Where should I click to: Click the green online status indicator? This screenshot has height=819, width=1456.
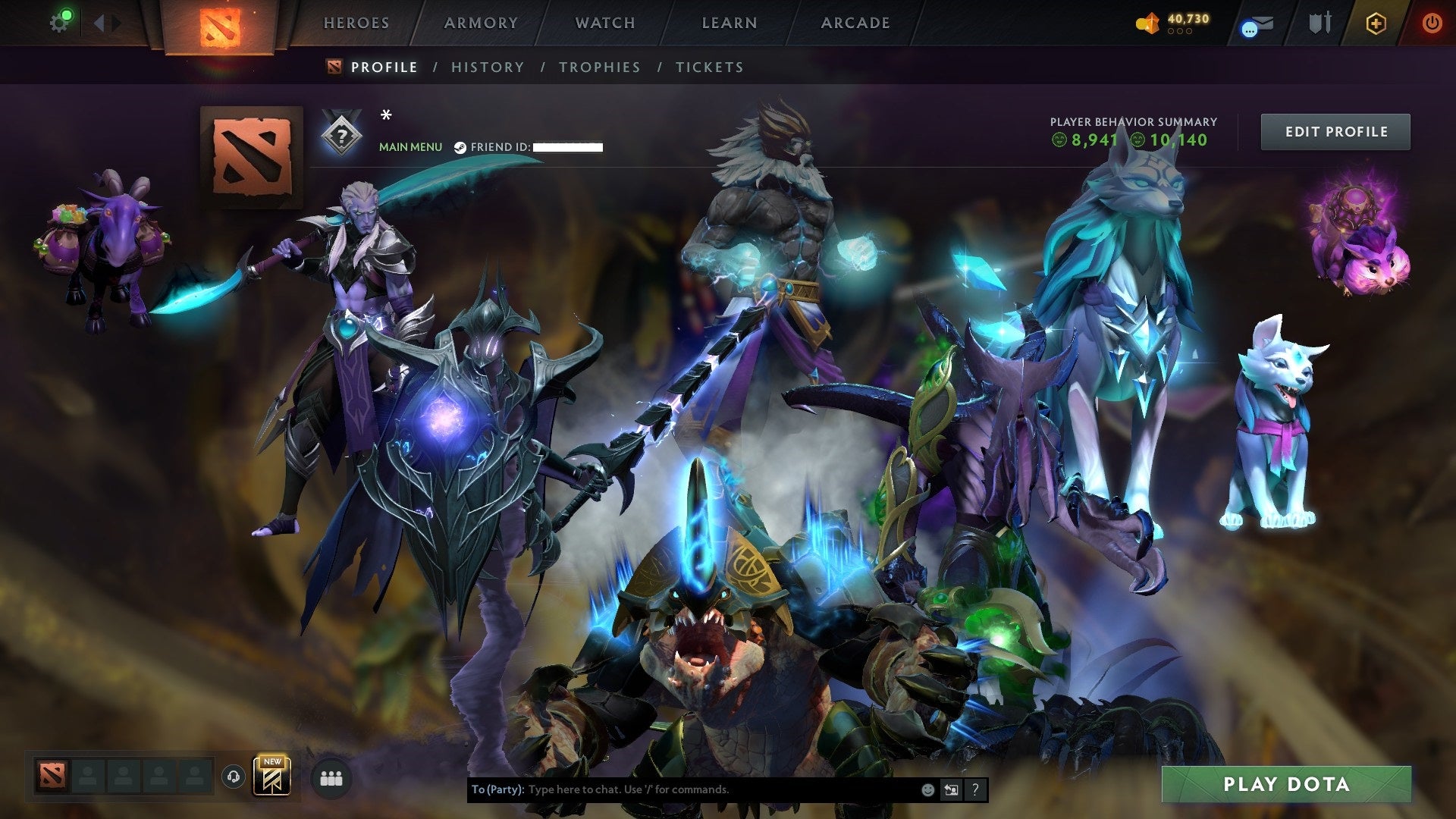pyautogui.click(x=67, y=13)
